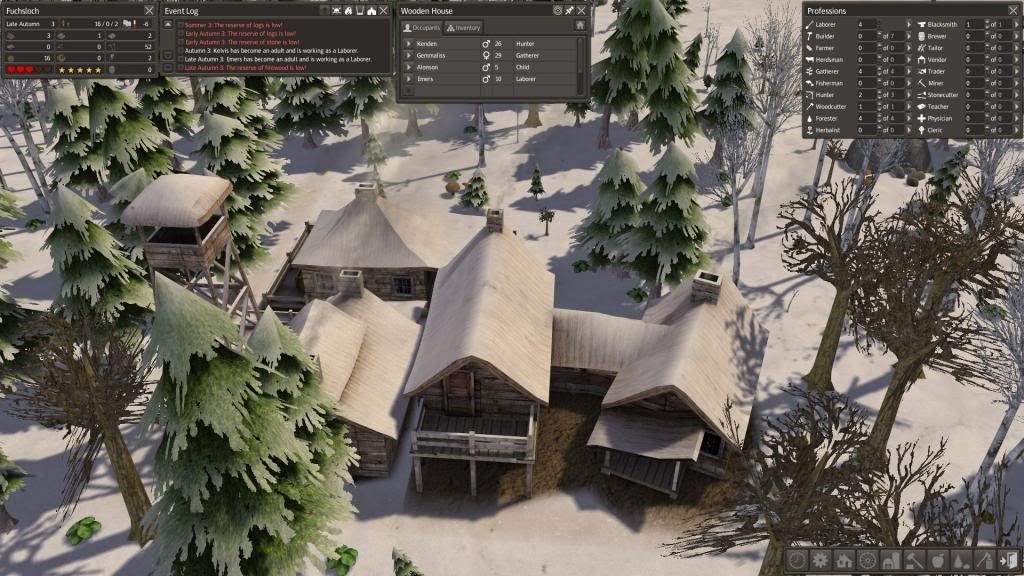Open the hammer crafting buildings menu

tap(914, 561)
